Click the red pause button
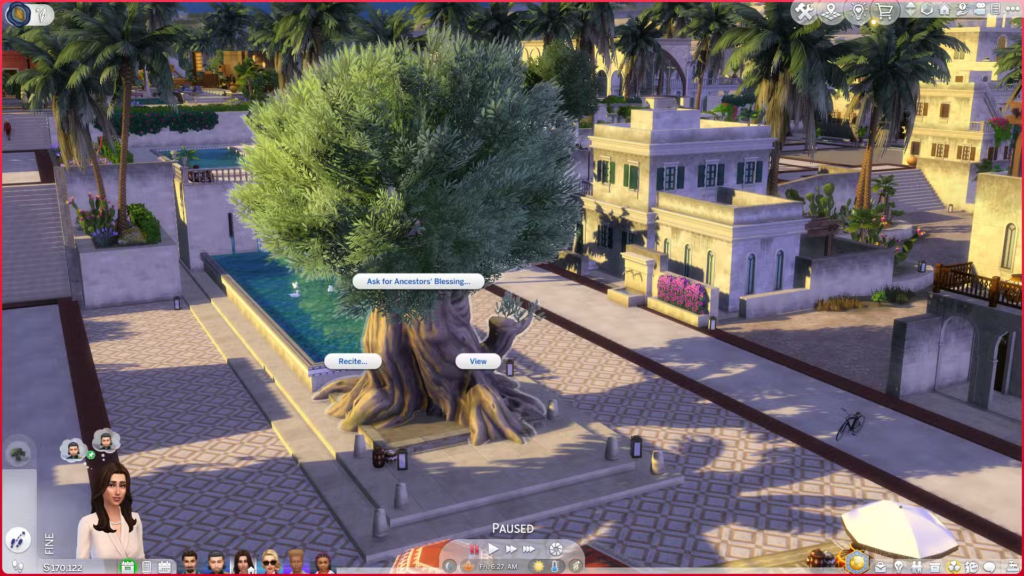This screenshot has width=1024, height=576. [x=474, y=549]
